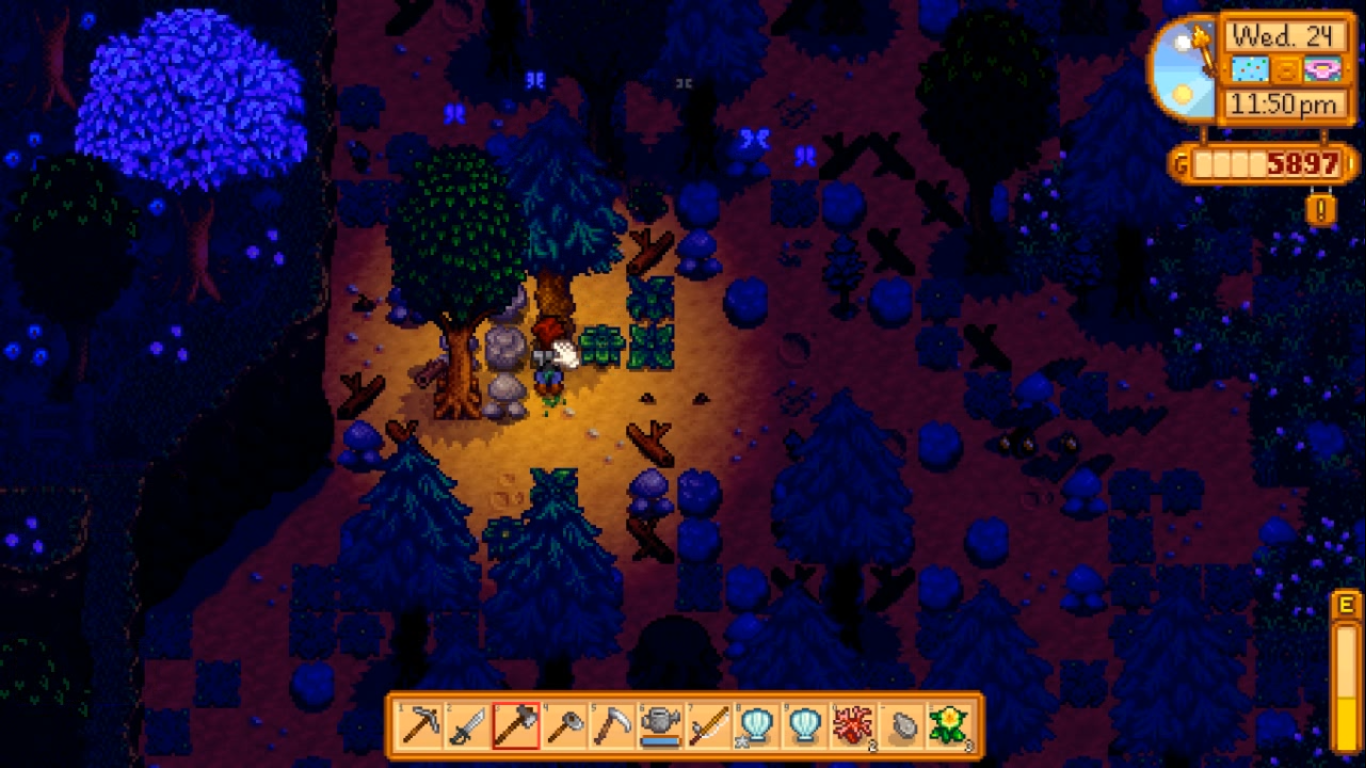Pick the star-quality seashell slot
1366x768 pixels.
[756, 725]
